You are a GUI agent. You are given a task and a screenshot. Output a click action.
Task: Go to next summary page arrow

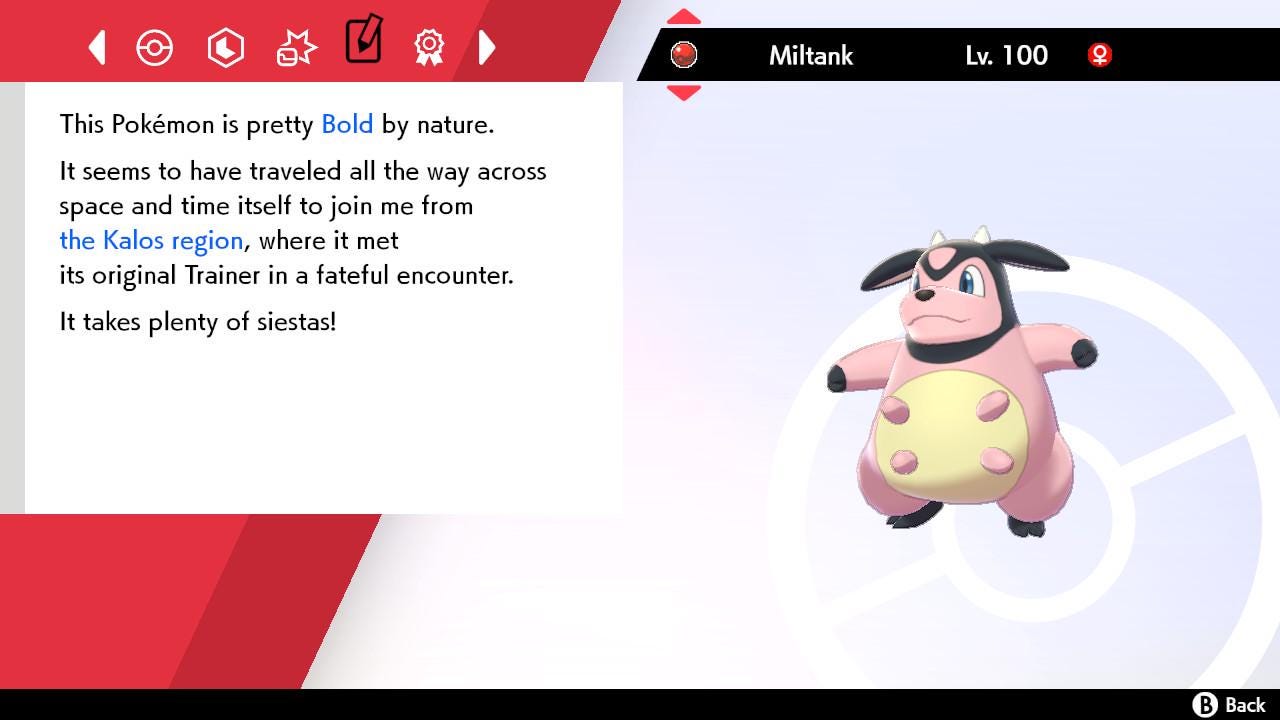[x=487, y=47]
